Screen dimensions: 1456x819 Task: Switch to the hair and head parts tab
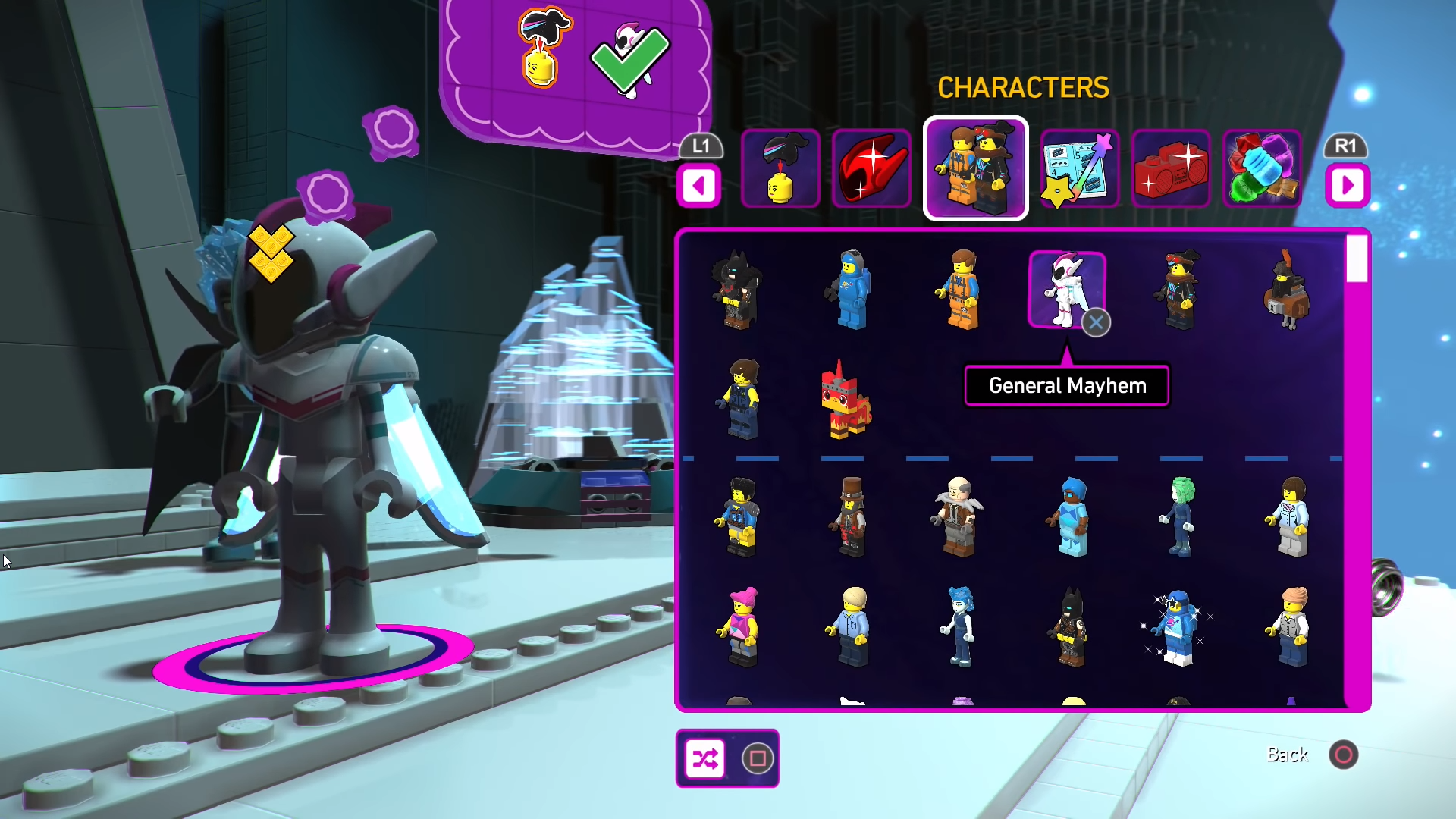tap(780, 168)
